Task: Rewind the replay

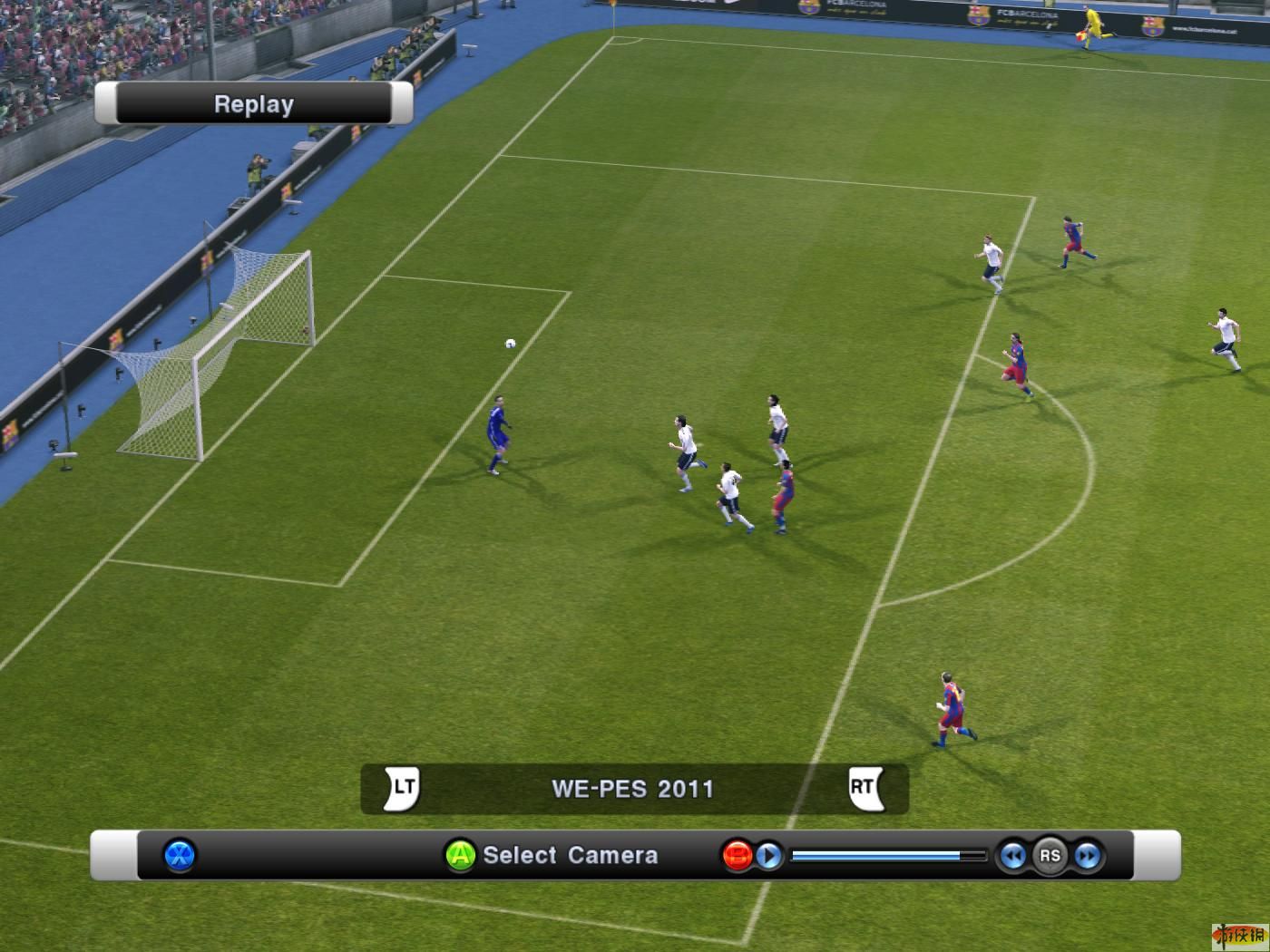Action: [1012, 855]
